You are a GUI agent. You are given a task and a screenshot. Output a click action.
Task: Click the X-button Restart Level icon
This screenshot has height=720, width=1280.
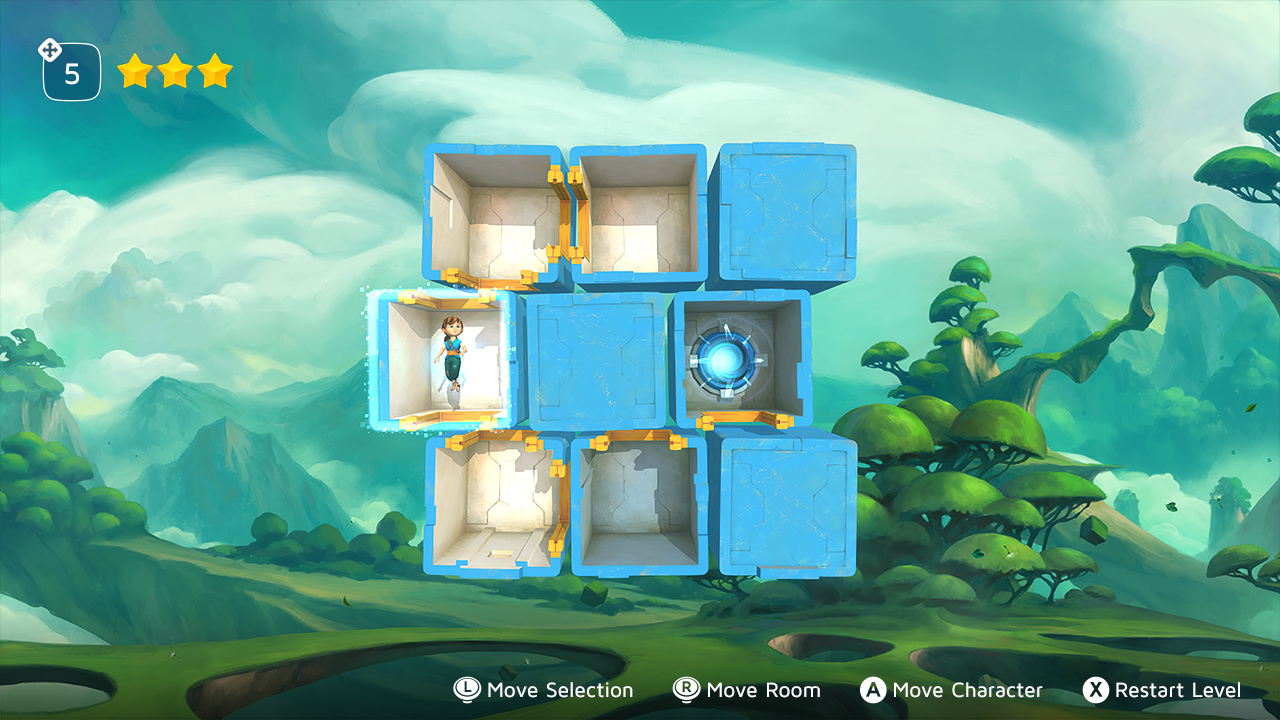tap(1097, 690)
